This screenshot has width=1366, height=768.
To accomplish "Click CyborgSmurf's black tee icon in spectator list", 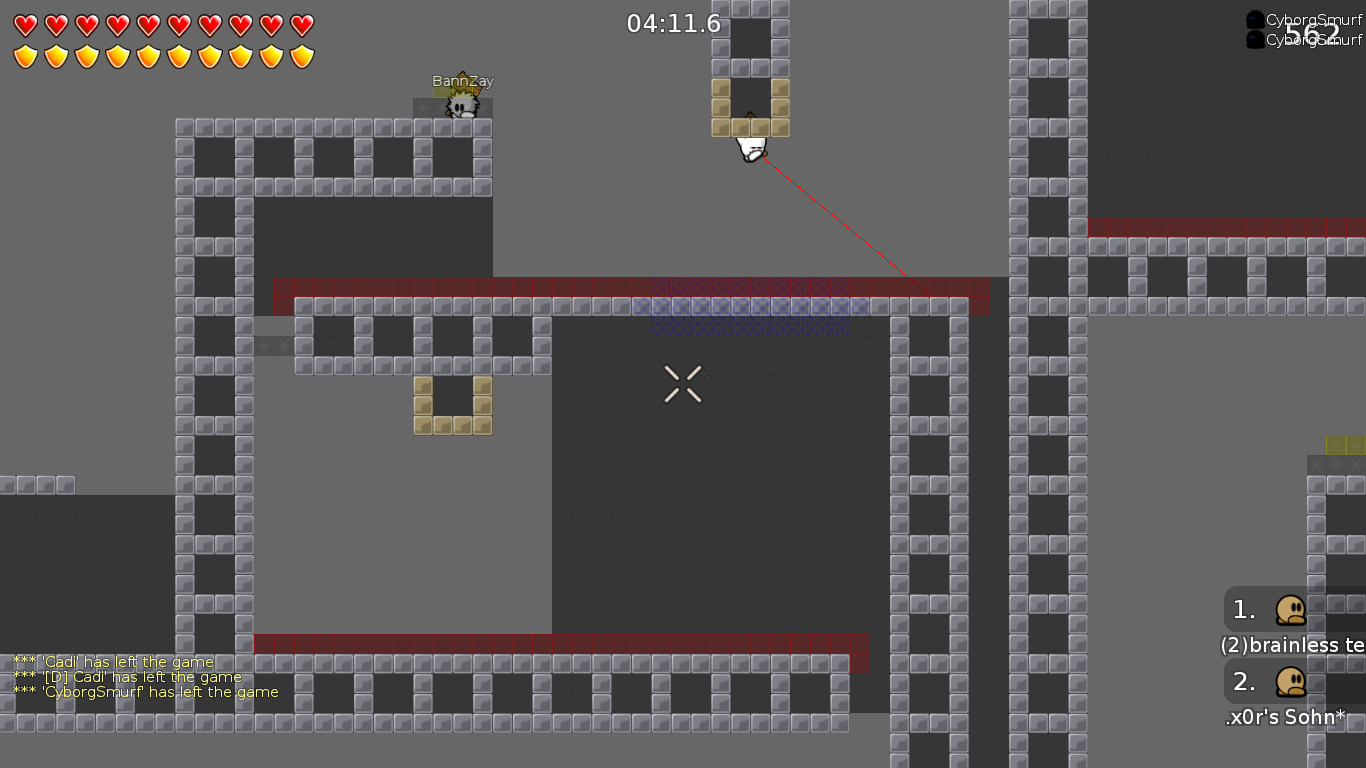I will (1254, 17).
